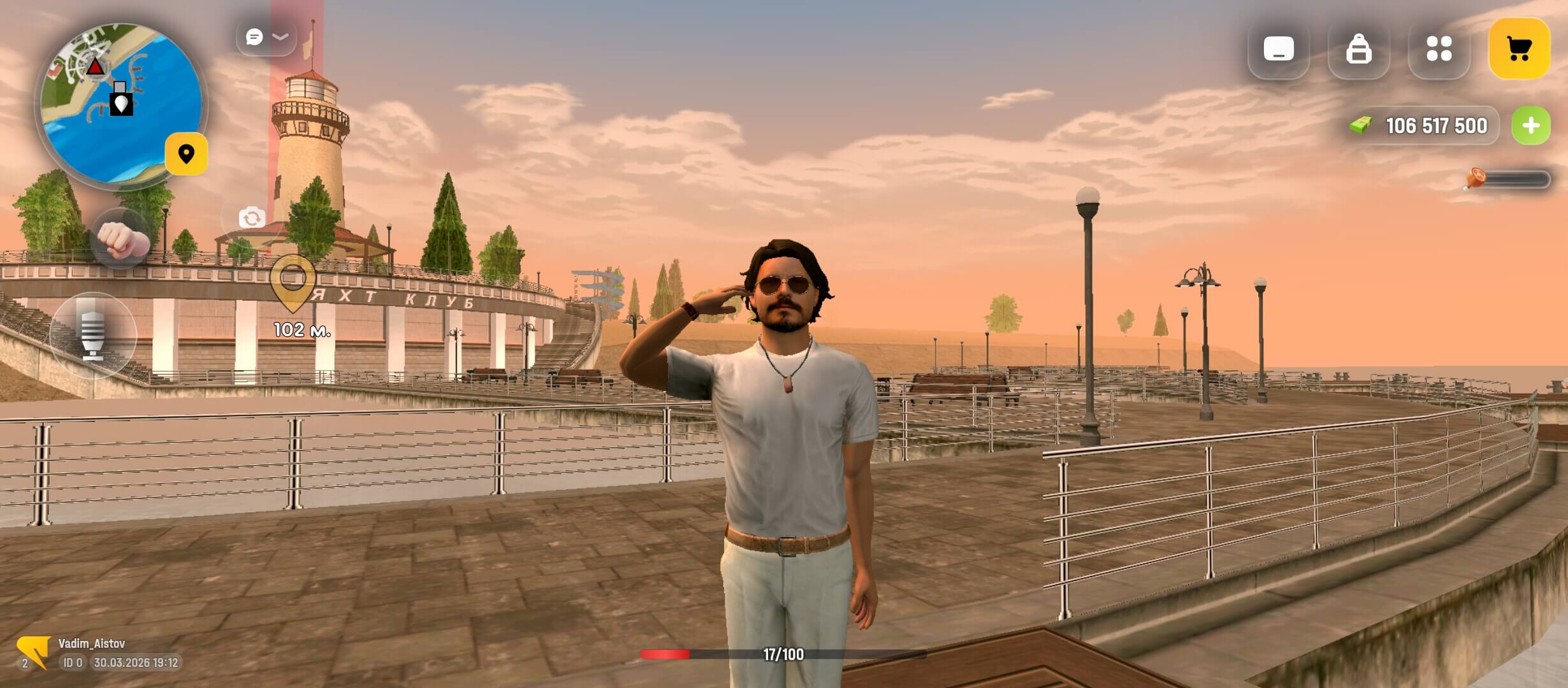Activate the fist punch button
This screenshot has height=688, width=1568.
pos(122,239)
